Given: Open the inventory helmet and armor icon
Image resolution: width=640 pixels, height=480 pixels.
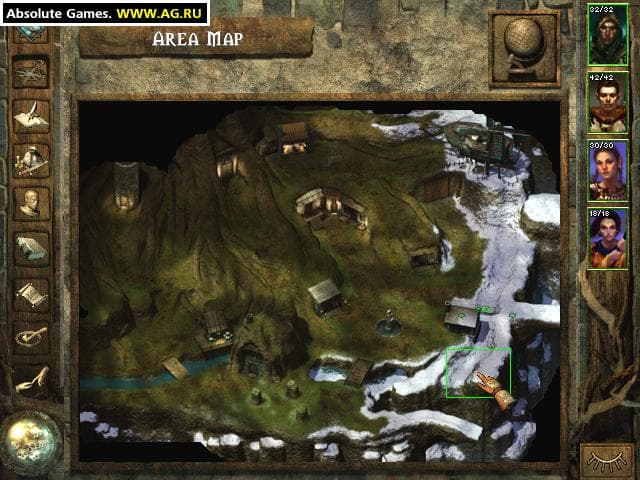Looking at the screenshot, I should click(30, 159).
